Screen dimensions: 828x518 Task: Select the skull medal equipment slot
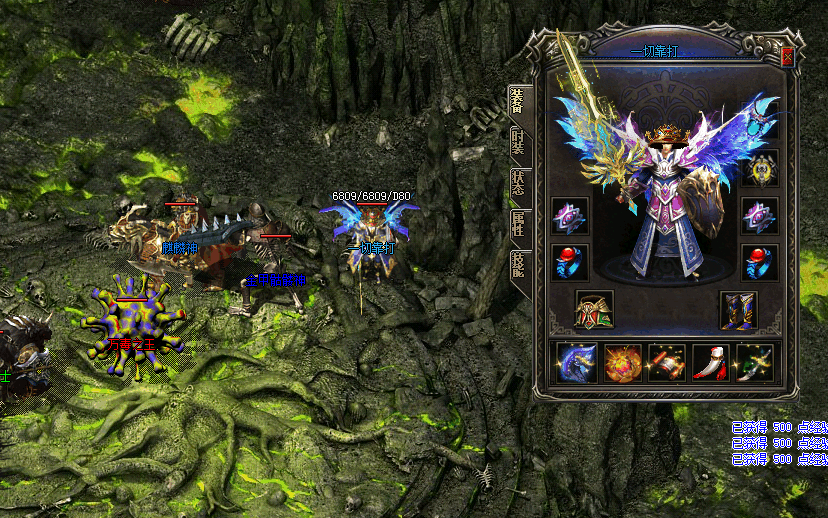coord(760,168)
